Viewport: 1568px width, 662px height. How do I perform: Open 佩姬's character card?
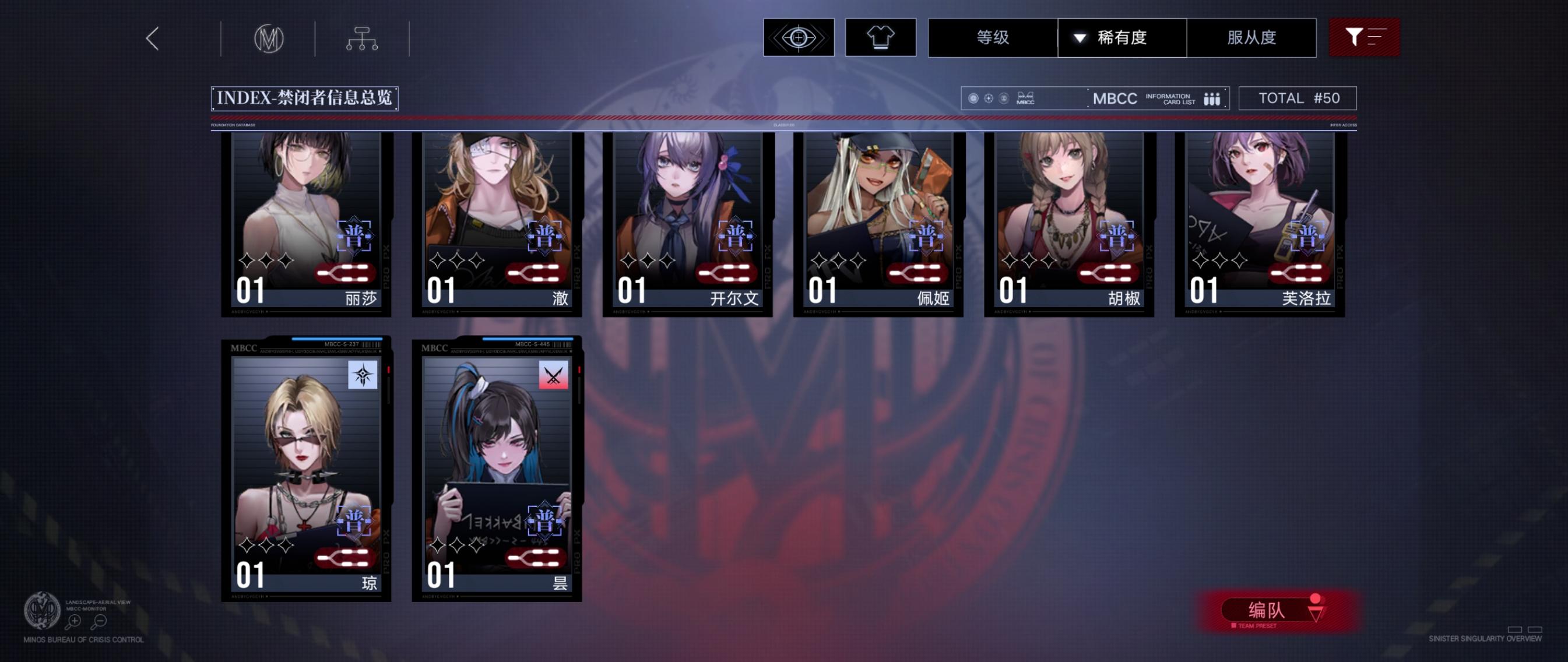point(878,225)
